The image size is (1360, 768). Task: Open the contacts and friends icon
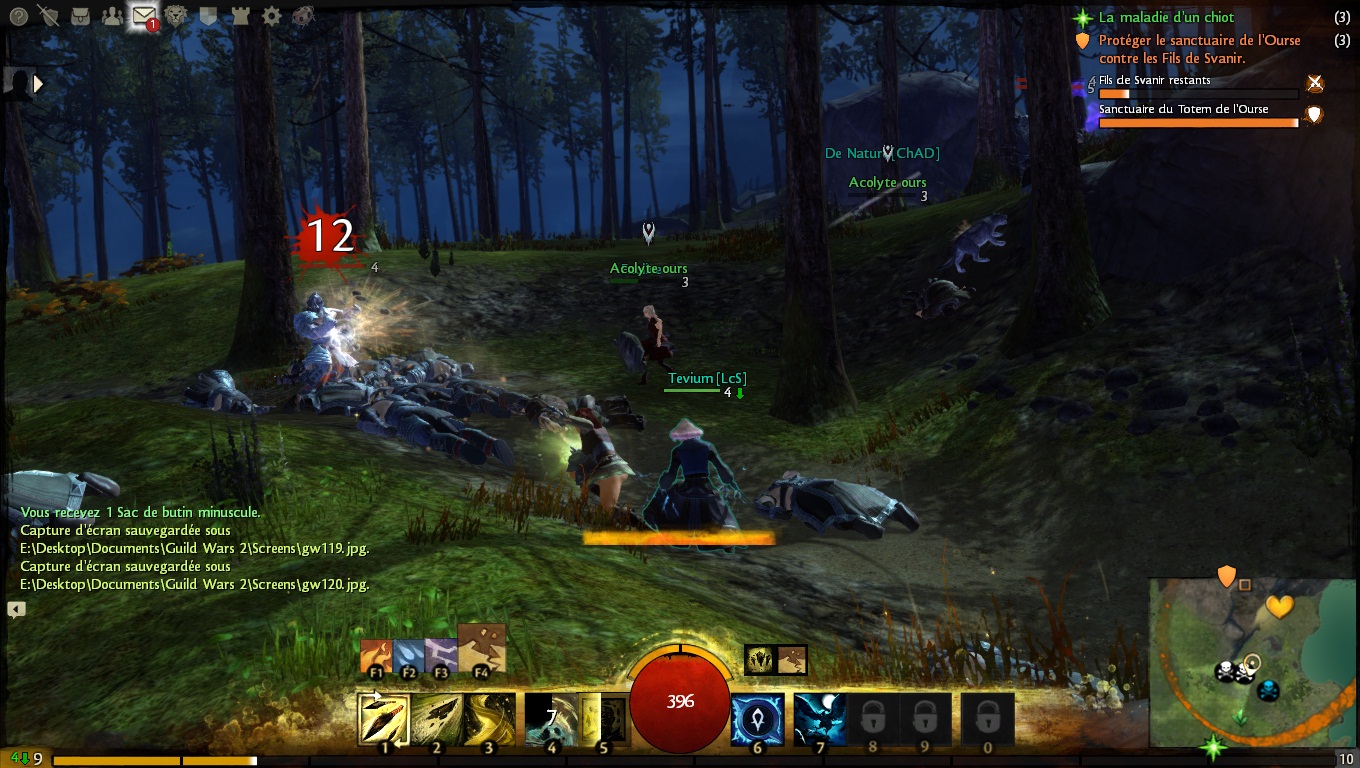point(112,16)
